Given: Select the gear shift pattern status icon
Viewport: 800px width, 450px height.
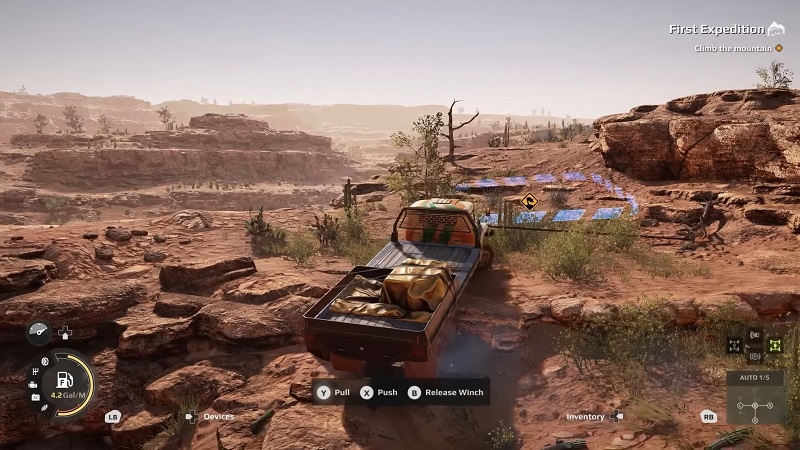Looking at the screenshot, I should 36,372.
